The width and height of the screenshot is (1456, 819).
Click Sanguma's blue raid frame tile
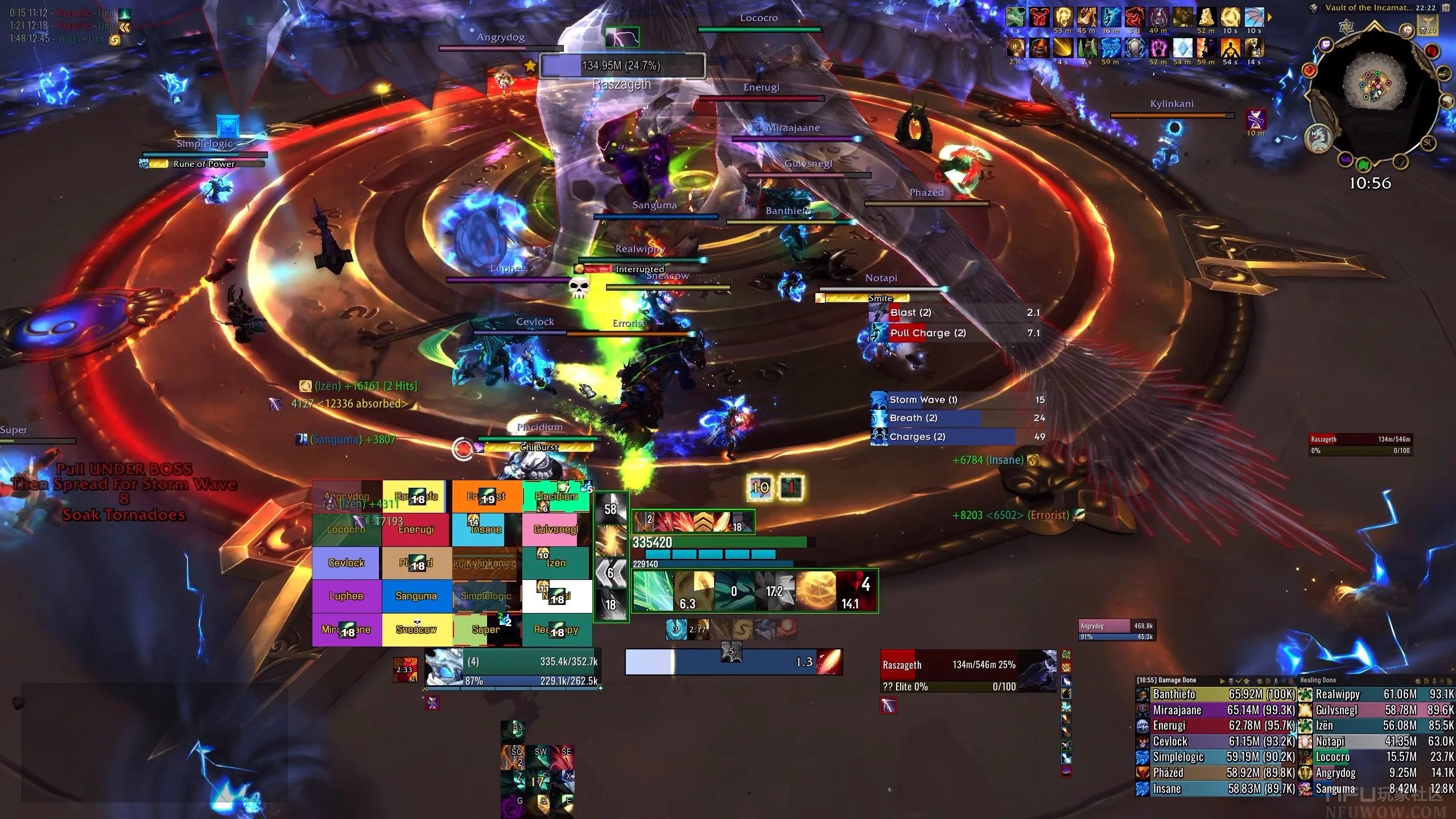click(x=416, y=596)
